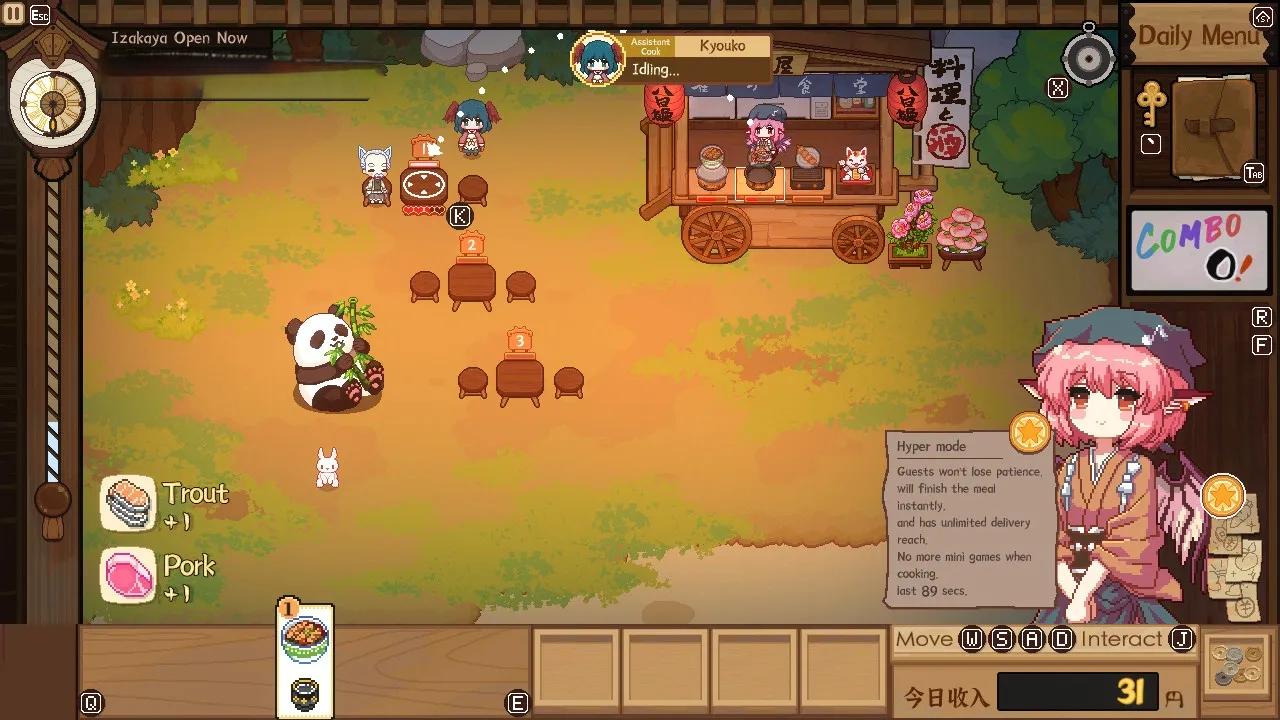This screenshot has height=720, width=1280.
Task: Pause the game with the pause button
Action: click(x=14, y=14)
